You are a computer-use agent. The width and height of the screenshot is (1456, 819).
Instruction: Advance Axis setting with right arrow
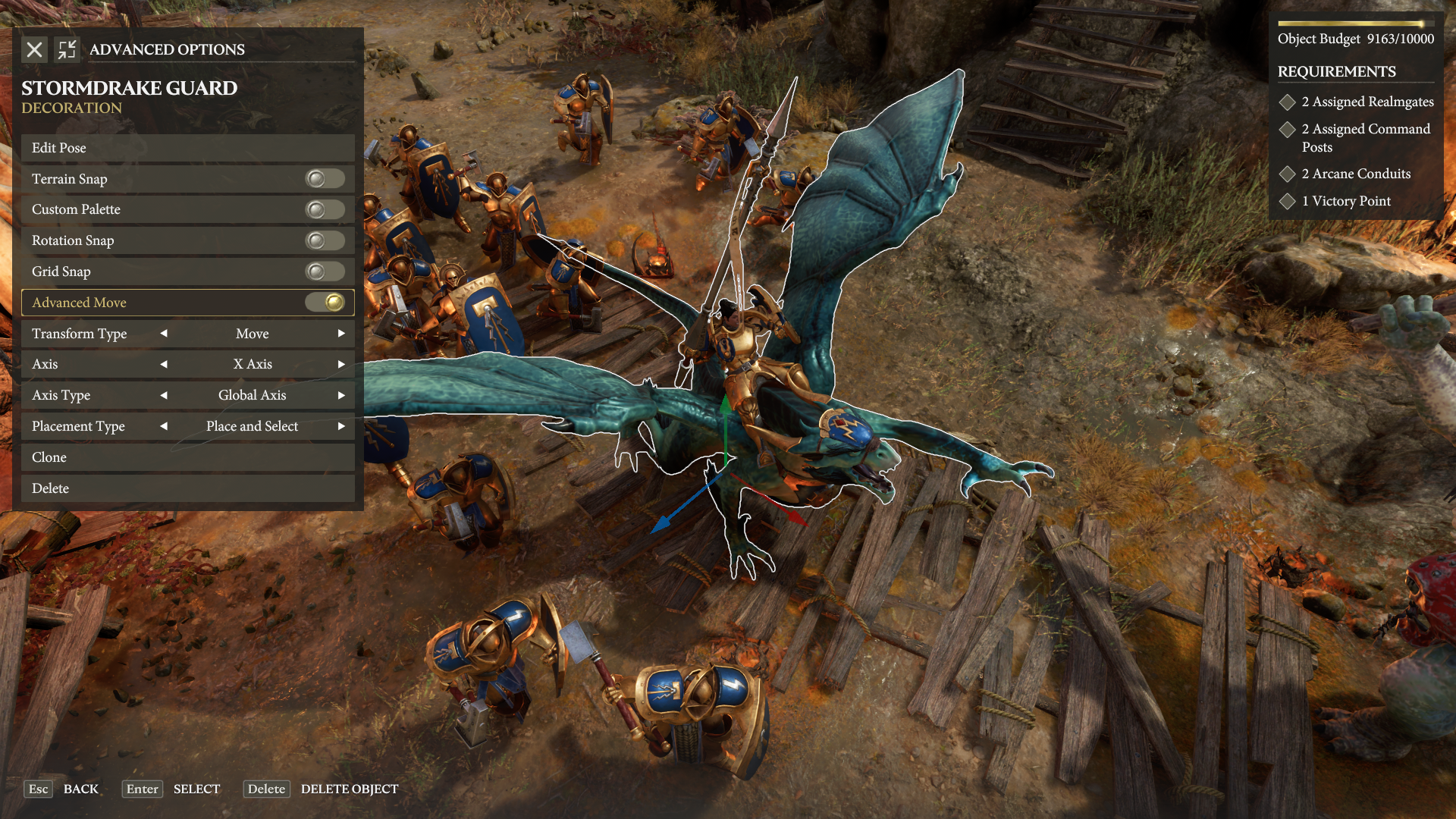(x=341, y=364)
